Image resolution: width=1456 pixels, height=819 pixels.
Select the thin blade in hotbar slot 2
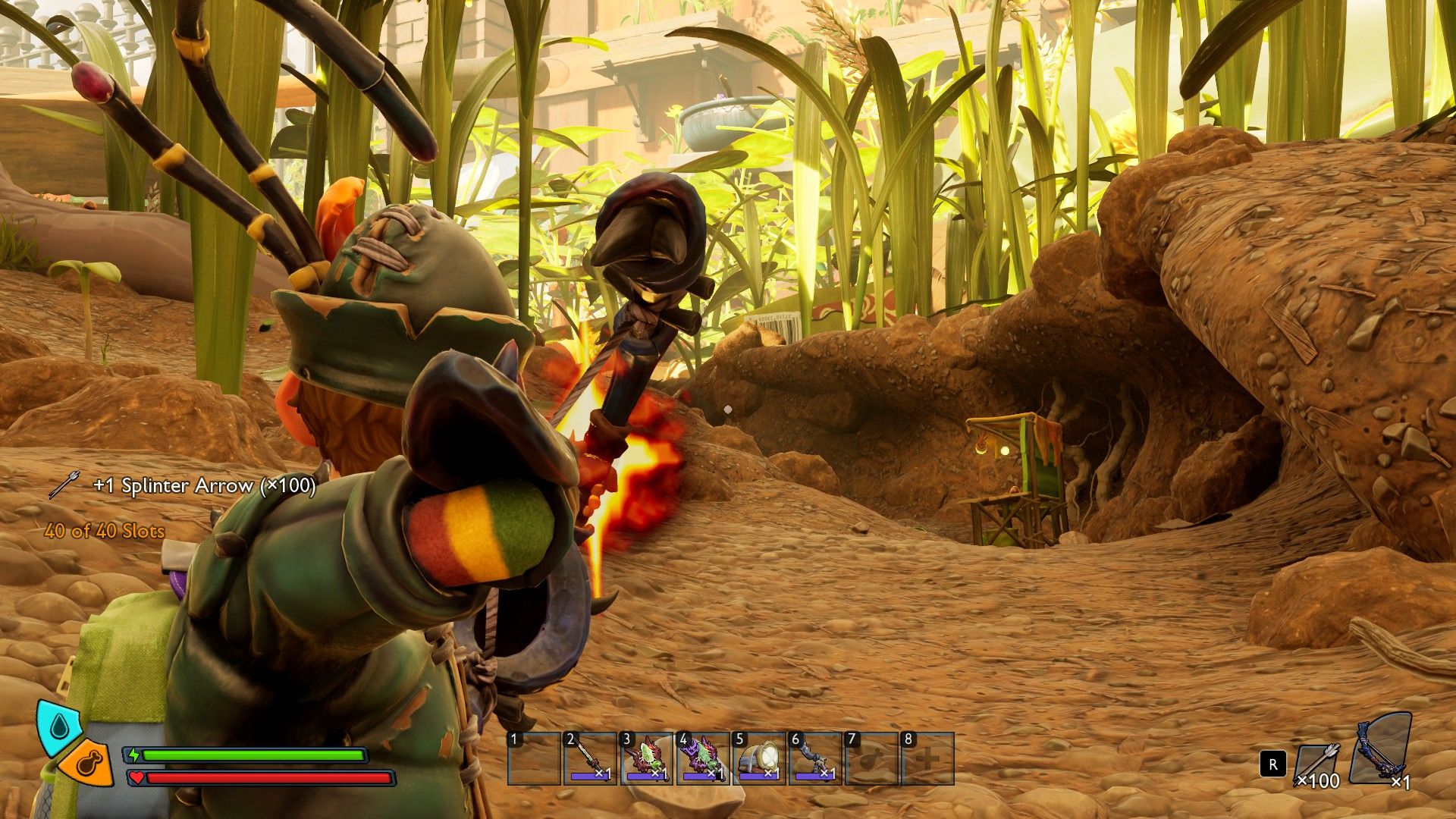[589, 758]
